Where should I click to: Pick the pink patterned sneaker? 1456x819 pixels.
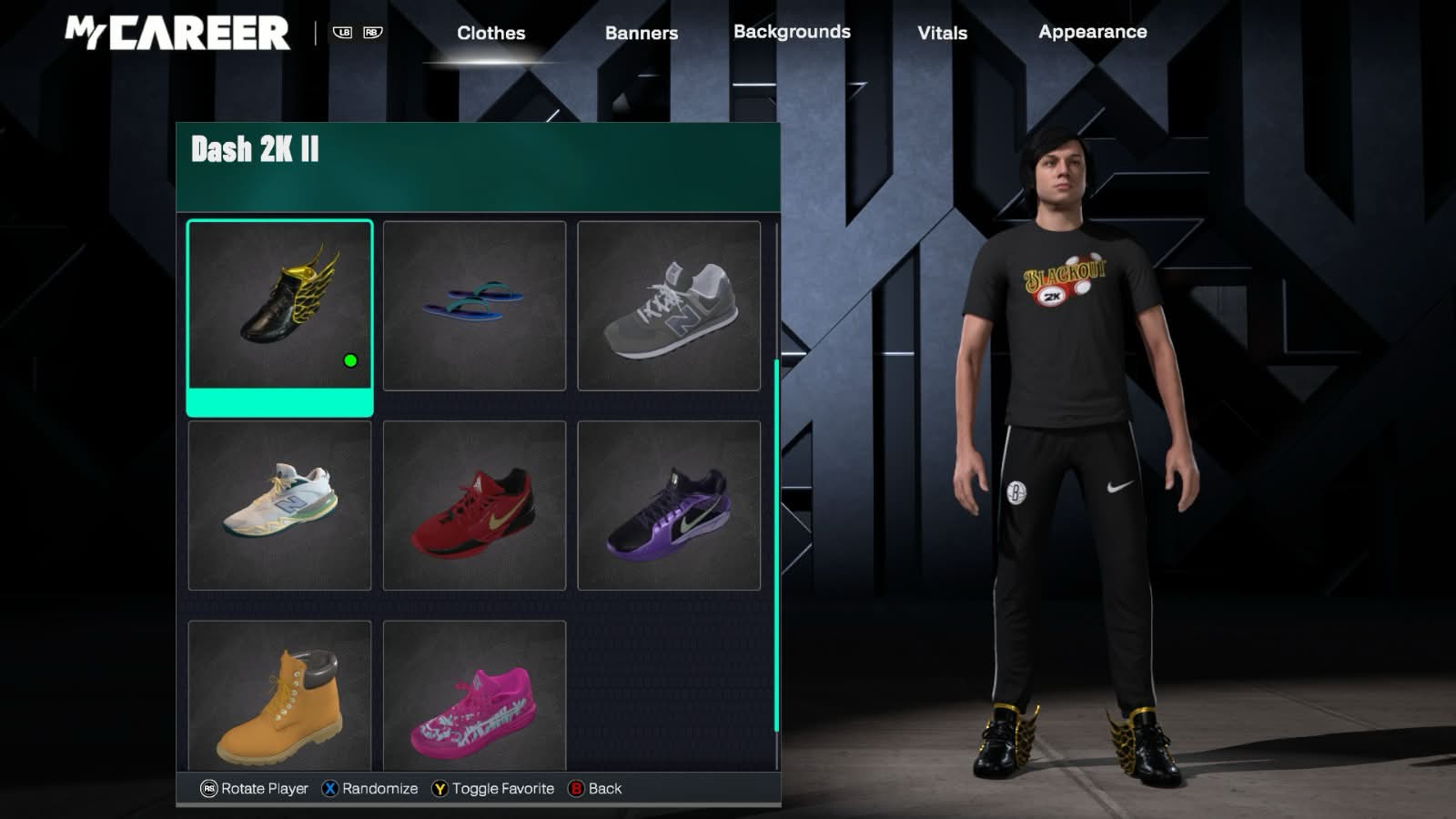click(x=474, y=696)
